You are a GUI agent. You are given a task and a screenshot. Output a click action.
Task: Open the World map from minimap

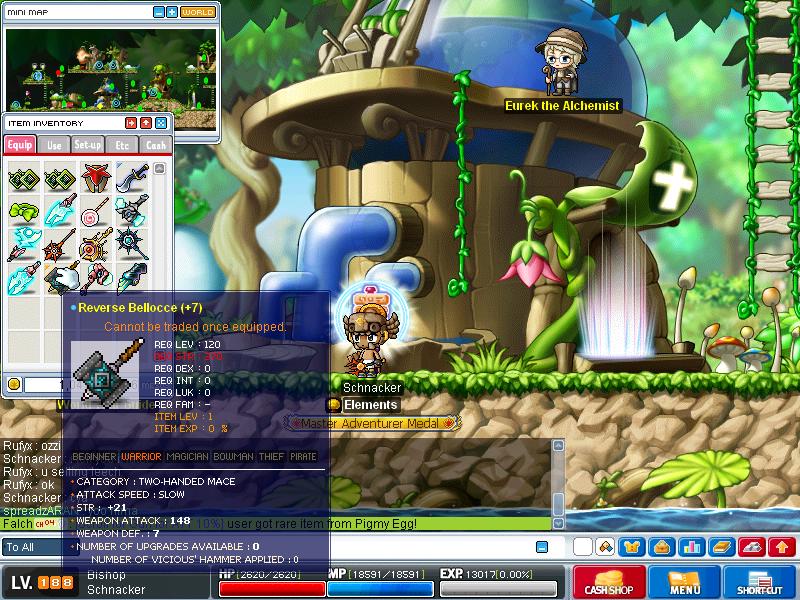[x=198, y=12]
